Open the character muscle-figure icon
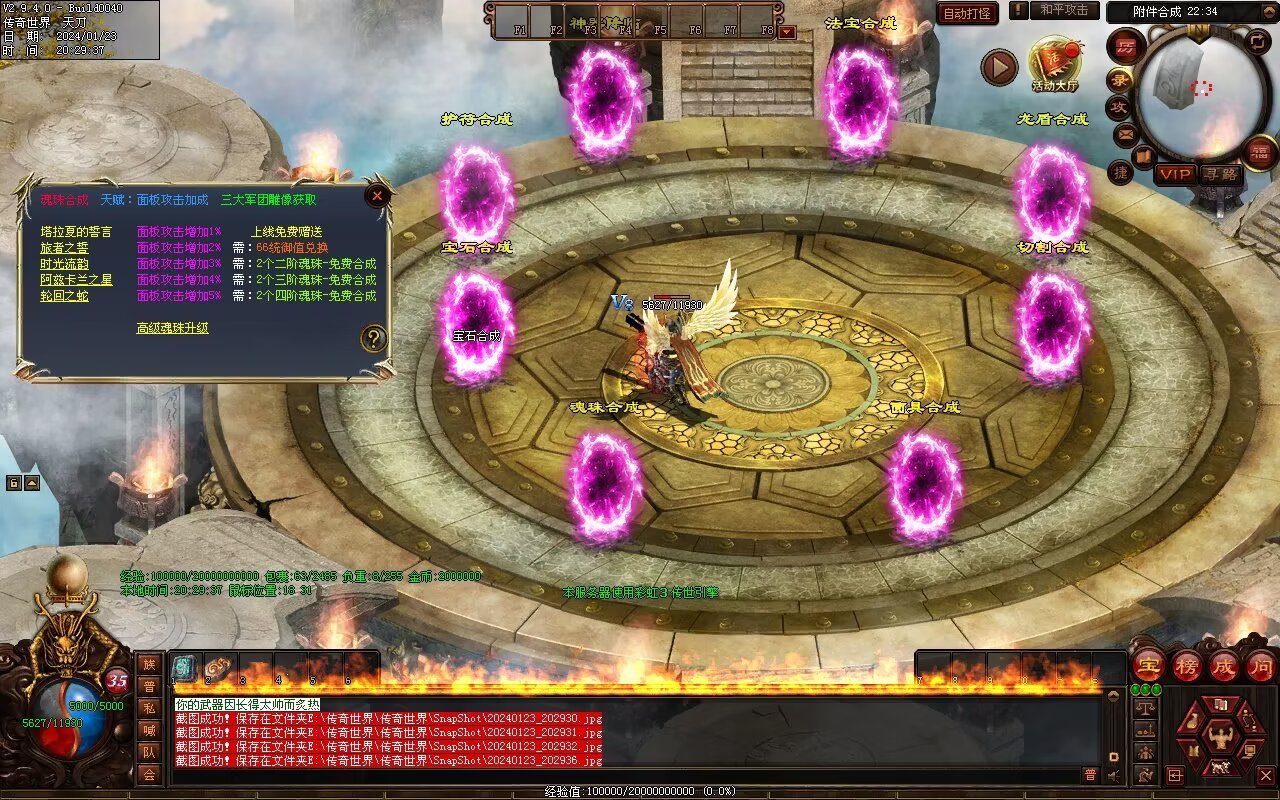The image size is (1280, 800). click(x=1219, y=738)
